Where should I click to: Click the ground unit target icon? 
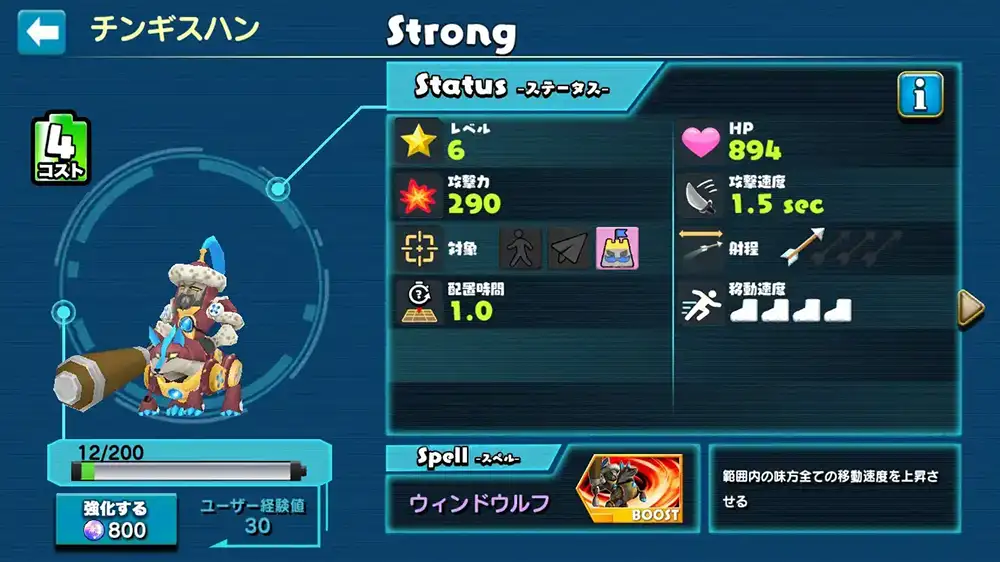click(x=520, y=248)
